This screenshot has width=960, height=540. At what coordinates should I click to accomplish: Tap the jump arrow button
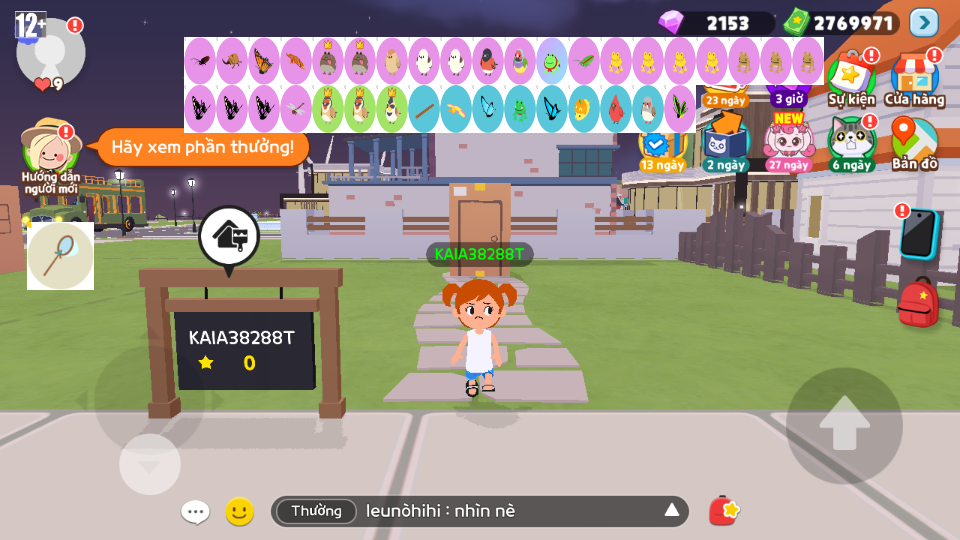tap(844, 425)
